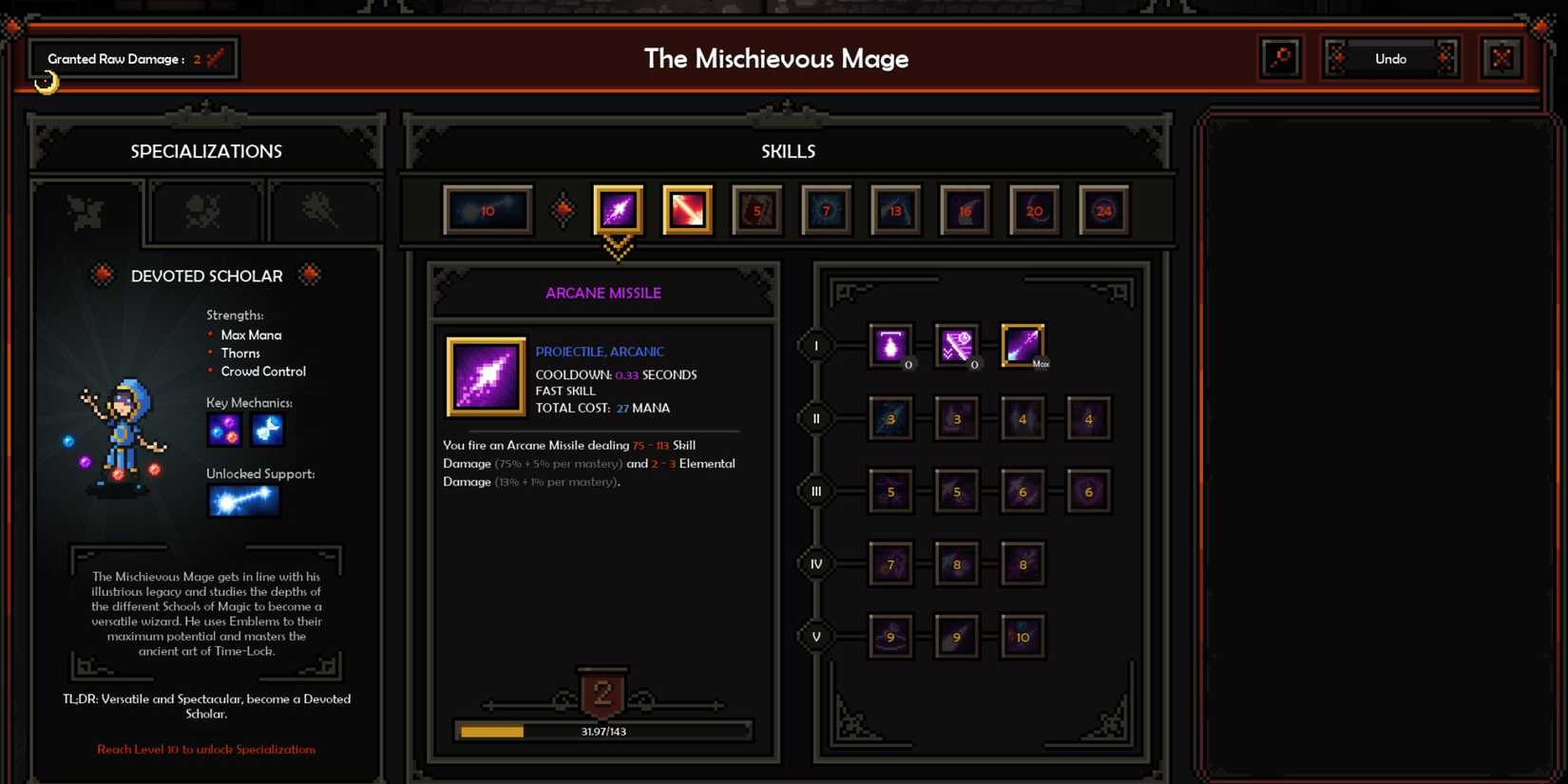Viewport: 1568px width, 784px height.
Task: Open the Devoted Scholar specialization tab
Action: tap(87, 211)
